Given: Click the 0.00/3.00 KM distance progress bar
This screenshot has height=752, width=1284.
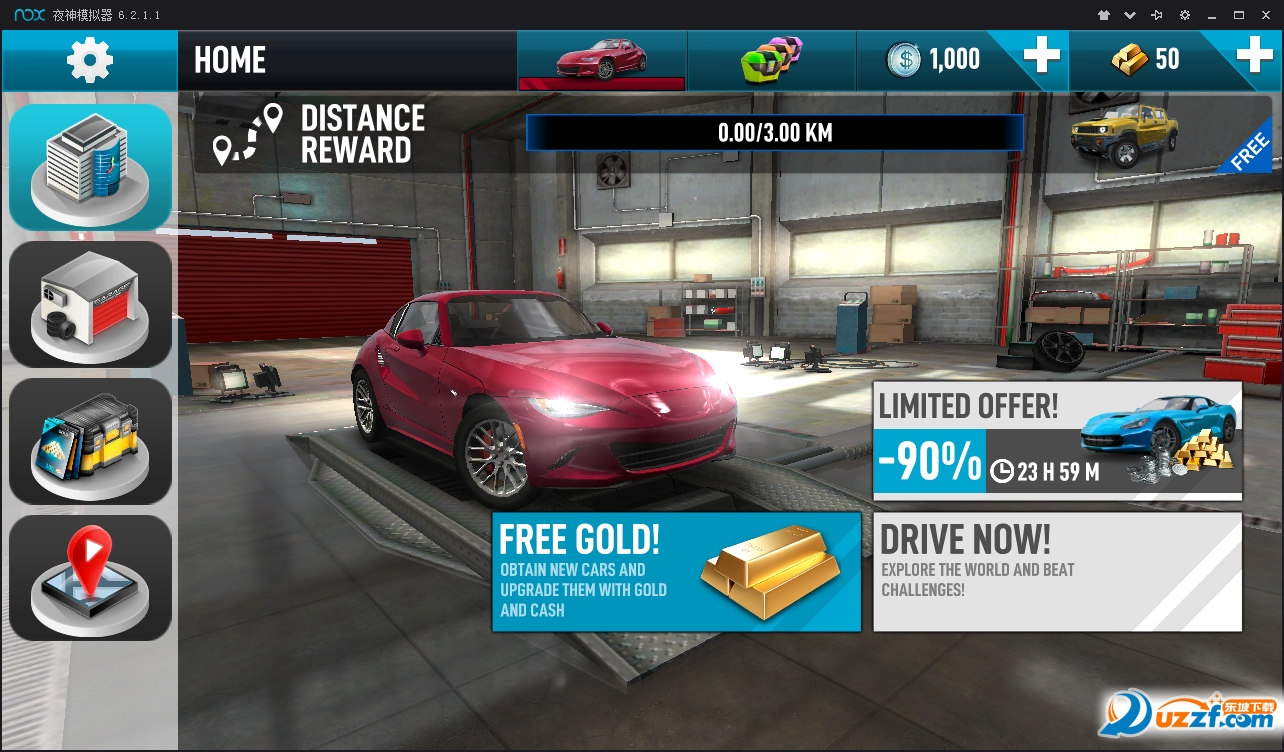Looking at the screenshot, I should pos(774,132).
